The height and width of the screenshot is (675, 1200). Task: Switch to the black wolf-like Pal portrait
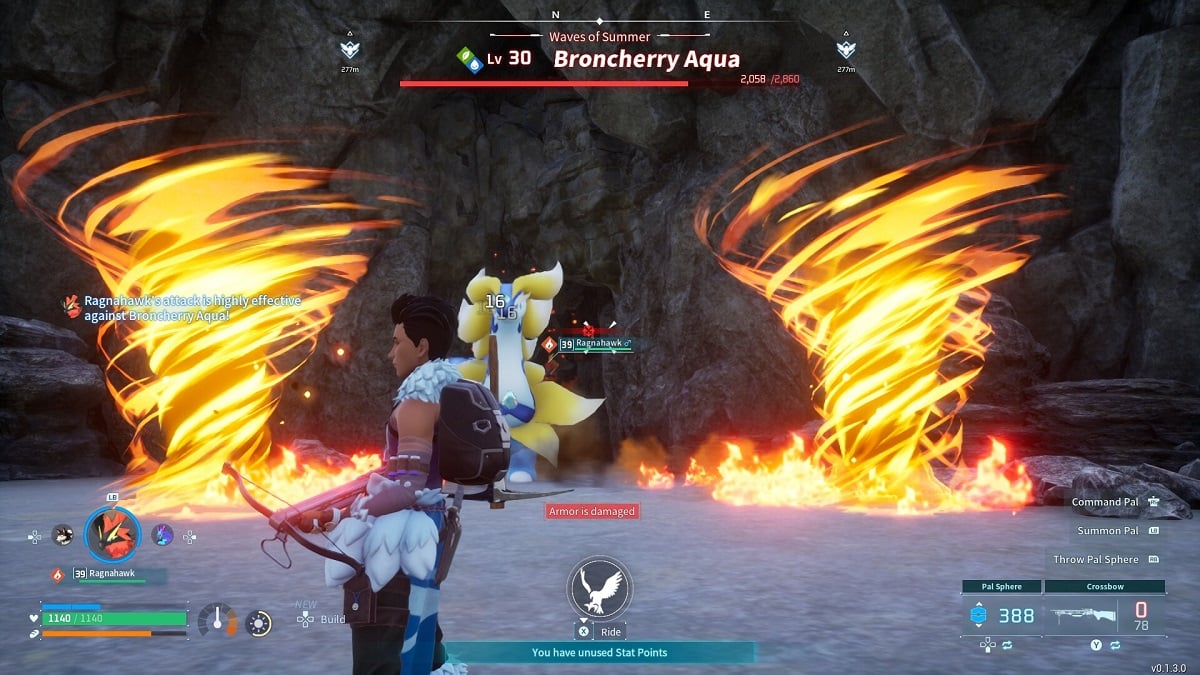62,535
